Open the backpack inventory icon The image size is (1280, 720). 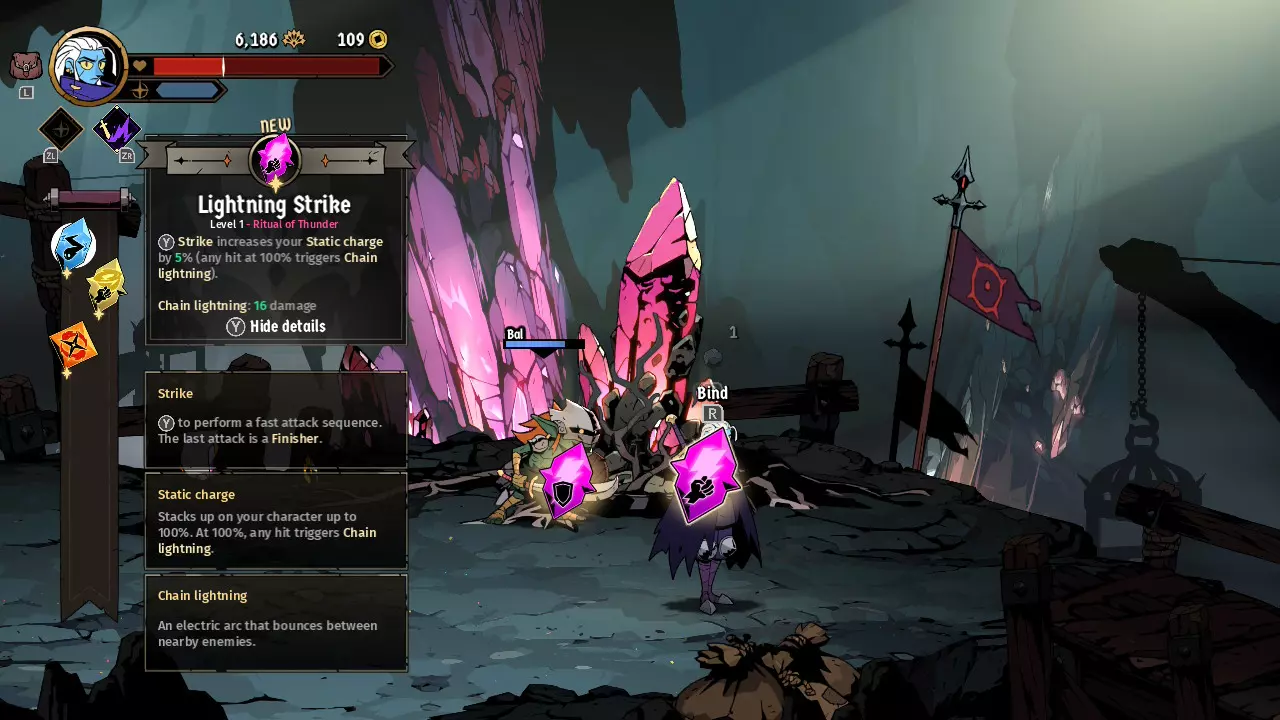point(26,67)
